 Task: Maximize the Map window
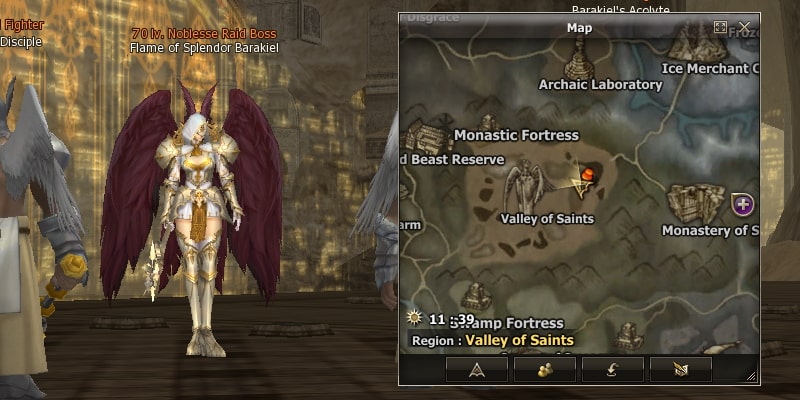coord(721,27)
